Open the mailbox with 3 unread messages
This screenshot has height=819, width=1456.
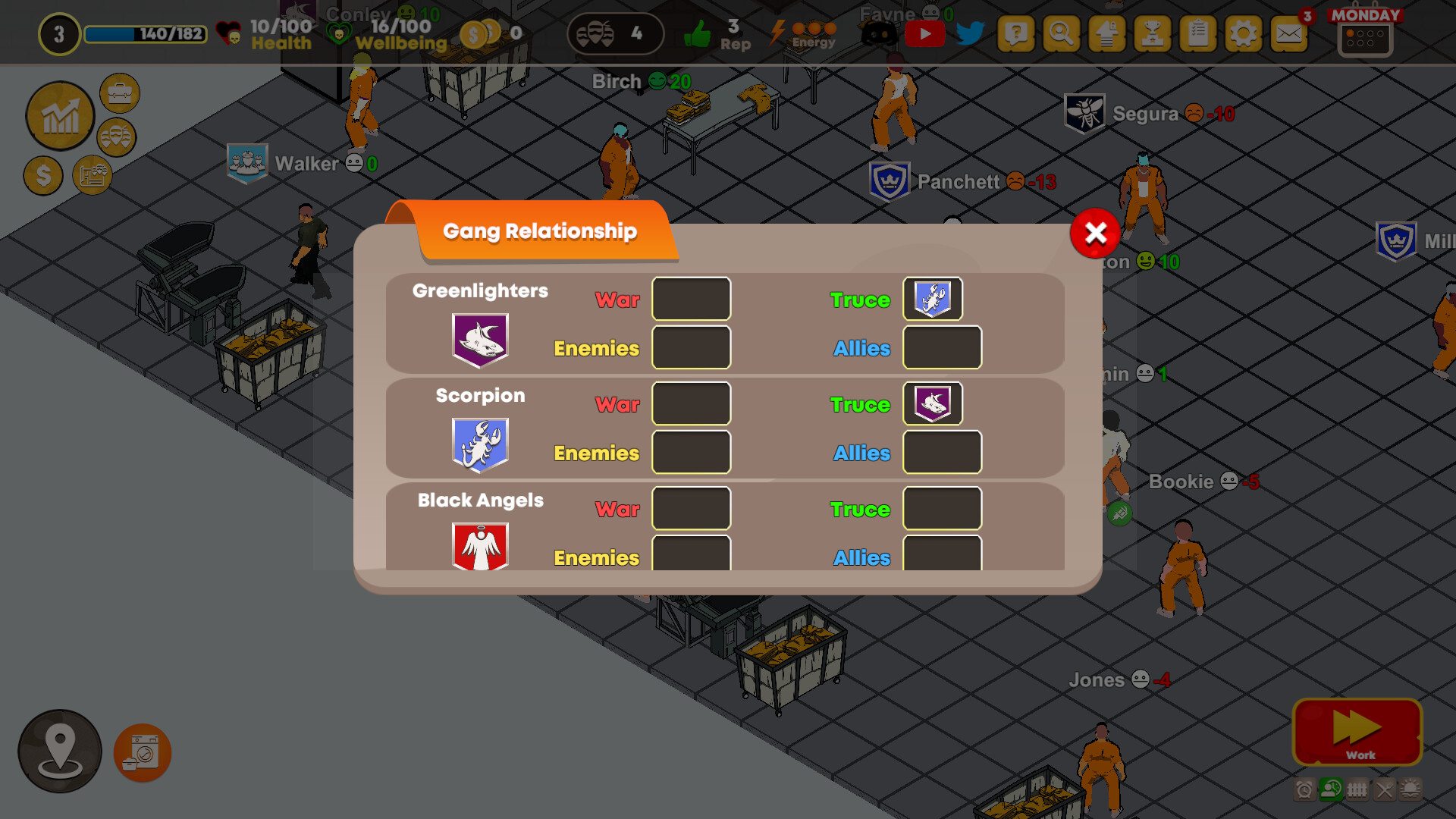1289,34
